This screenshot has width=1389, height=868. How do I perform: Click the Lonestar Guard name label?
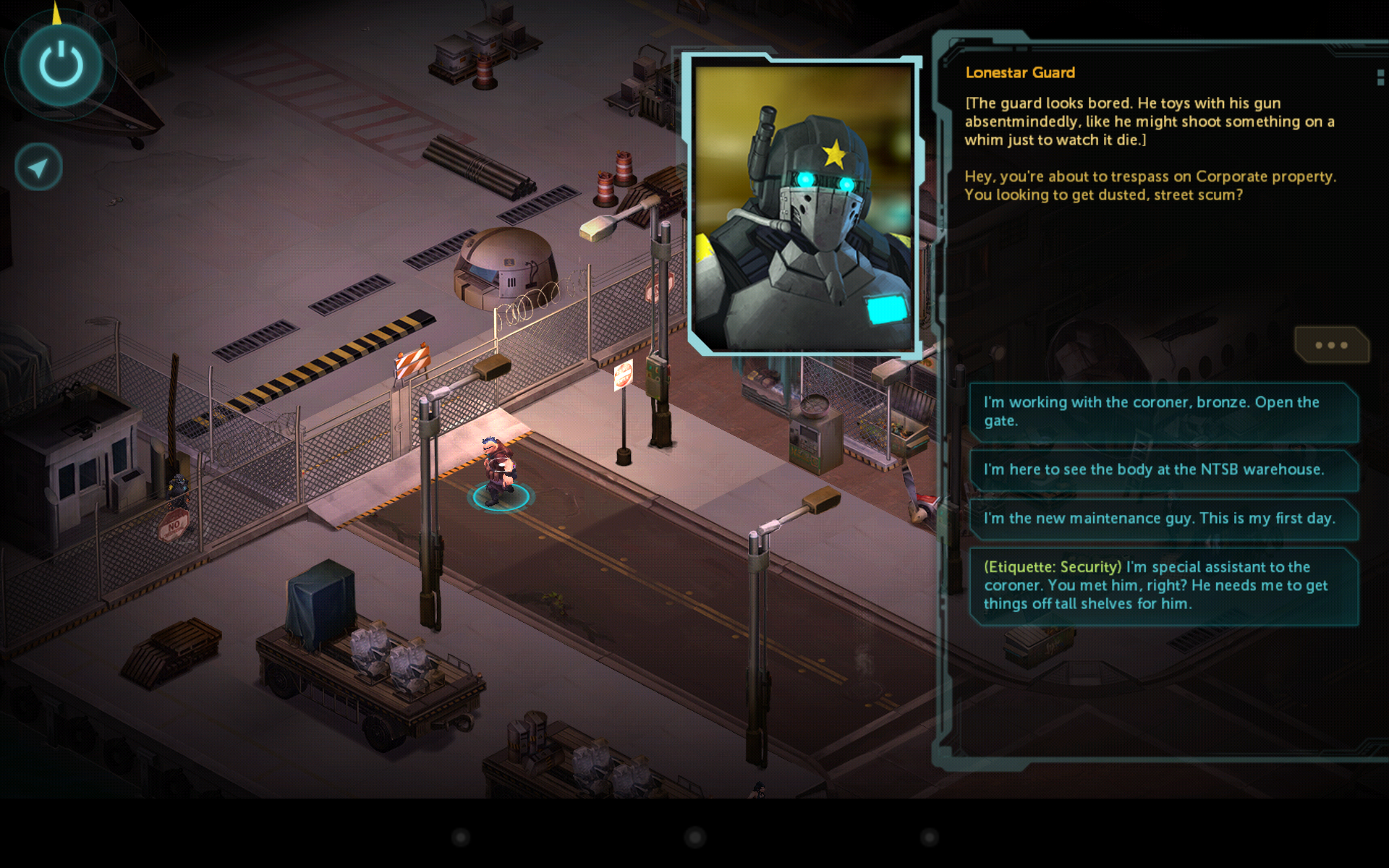click(x=1019, y=72)
